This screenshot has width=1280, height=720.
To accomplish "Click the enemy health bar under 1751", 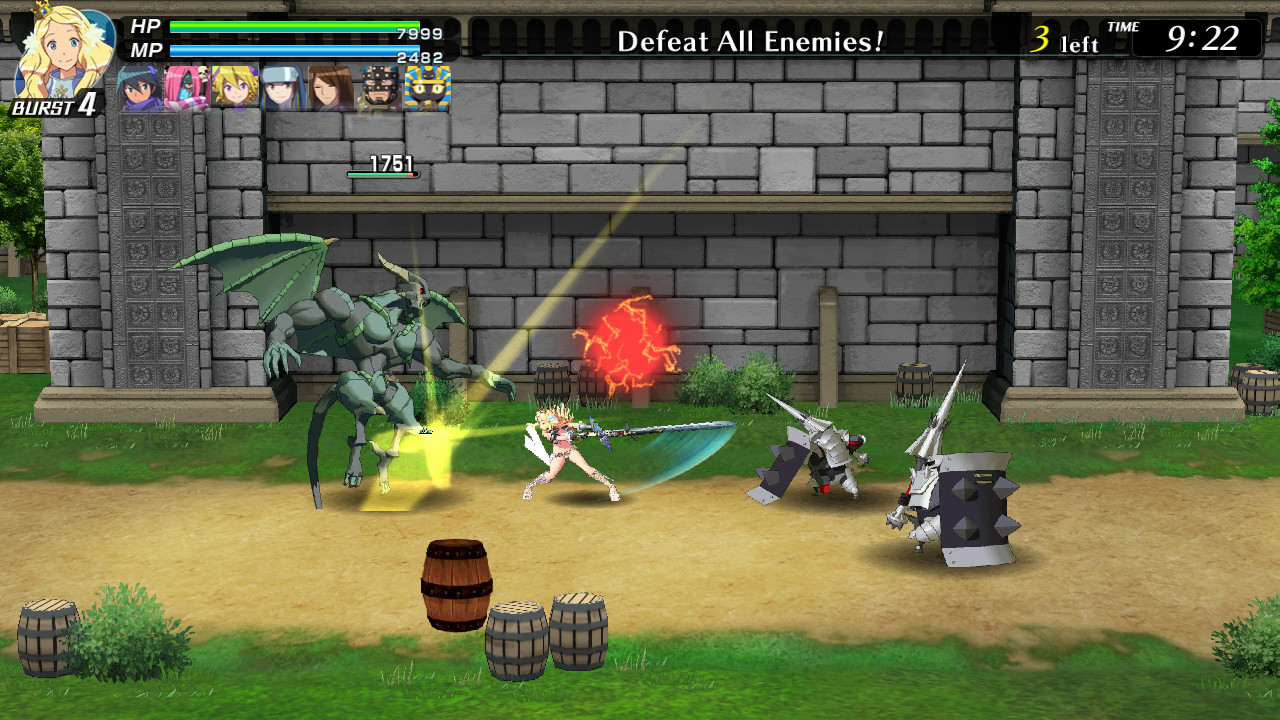I will (x=382, y=174).
